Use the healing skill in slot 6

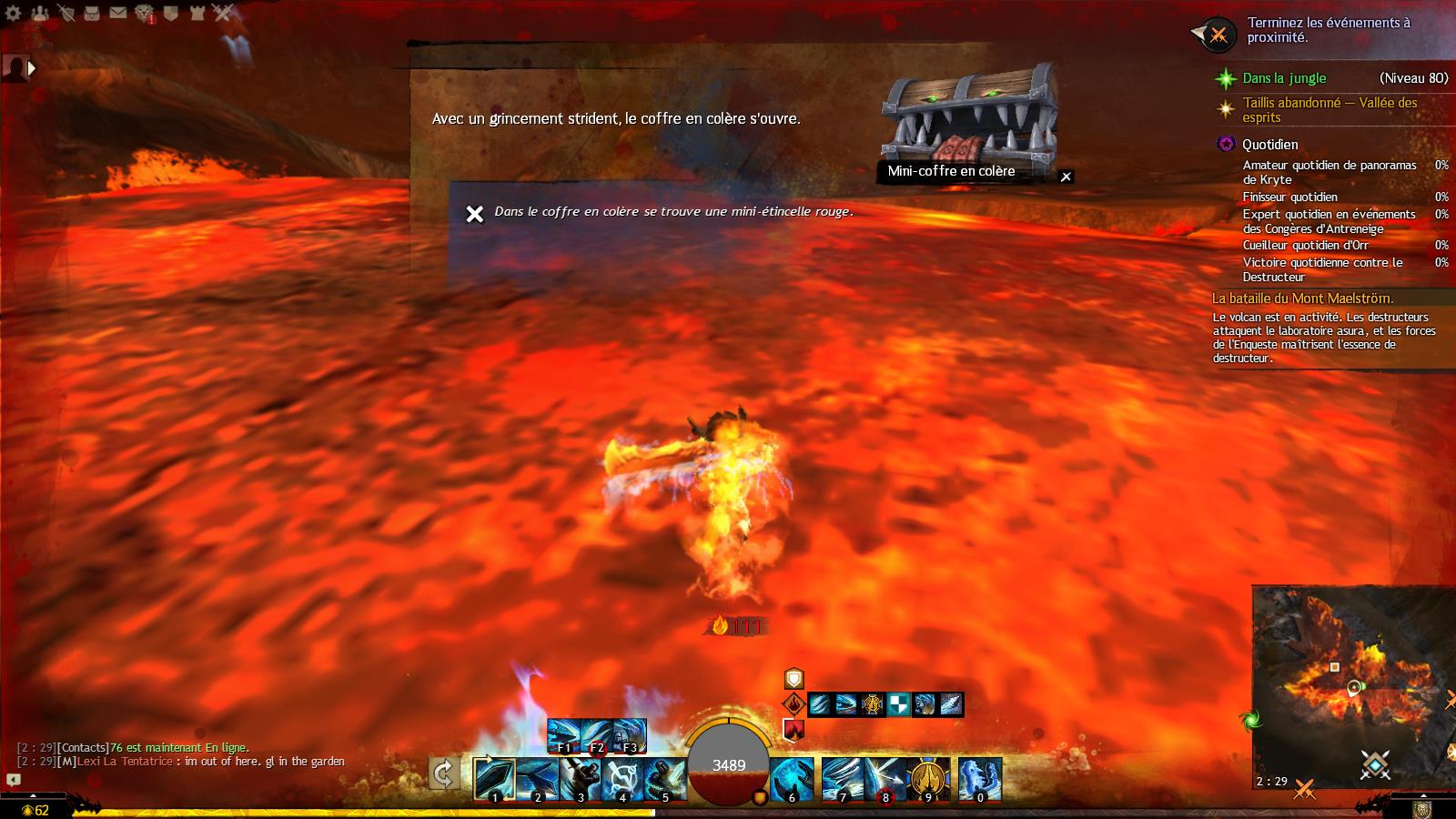pos(792,779)
